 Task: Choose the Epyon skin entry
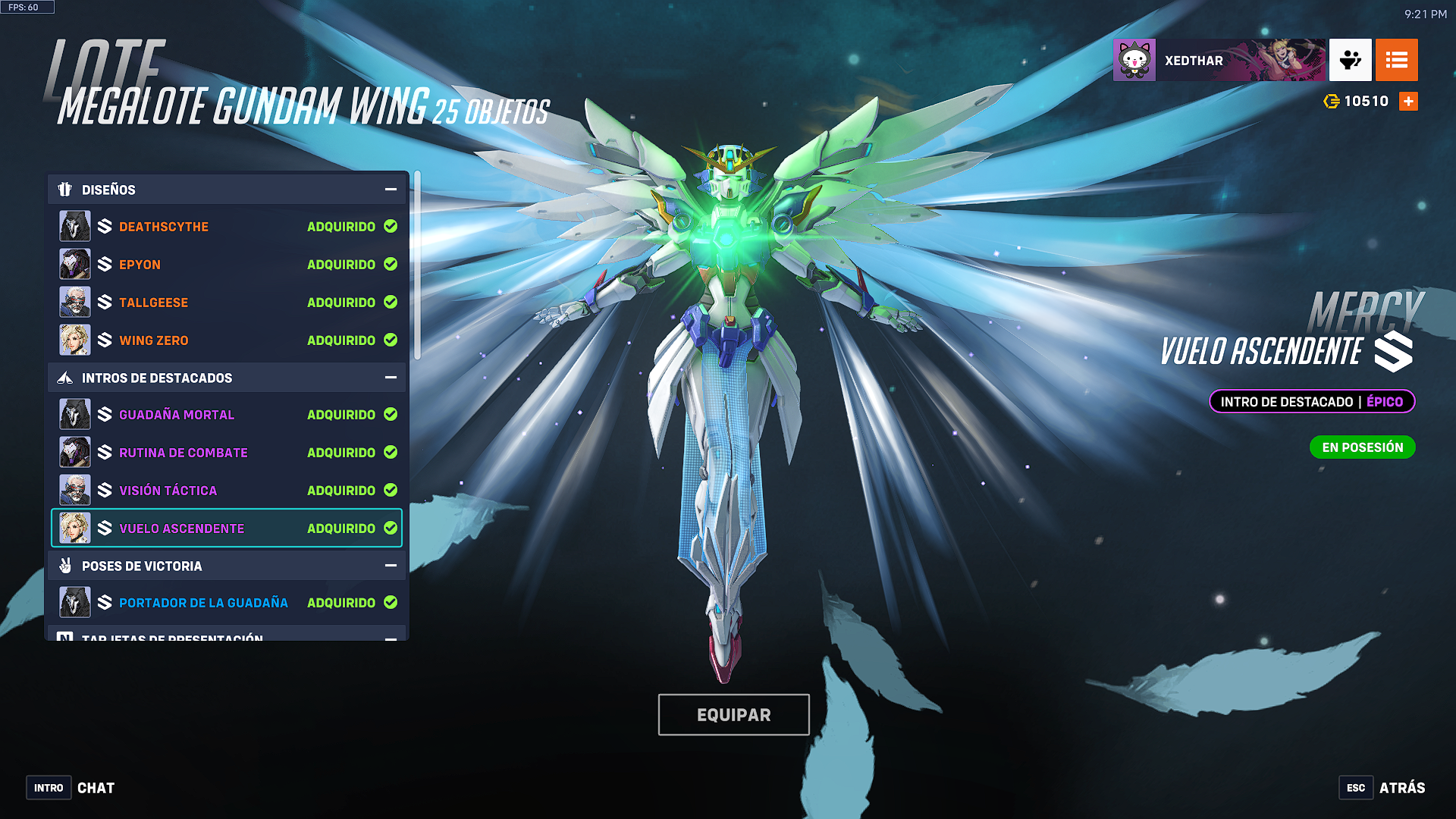227,265
